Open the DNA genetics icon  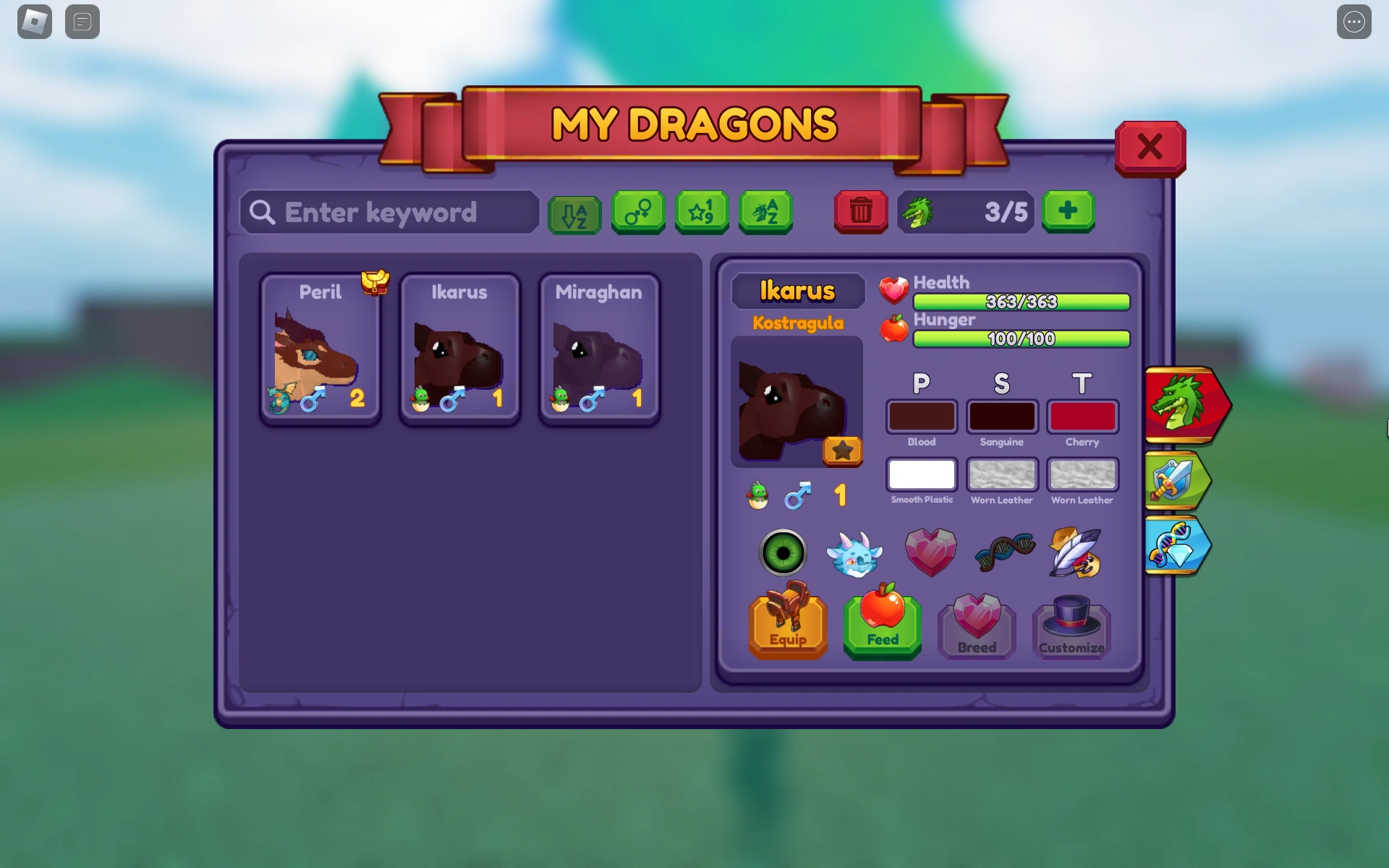click(x=1004, y=552)
